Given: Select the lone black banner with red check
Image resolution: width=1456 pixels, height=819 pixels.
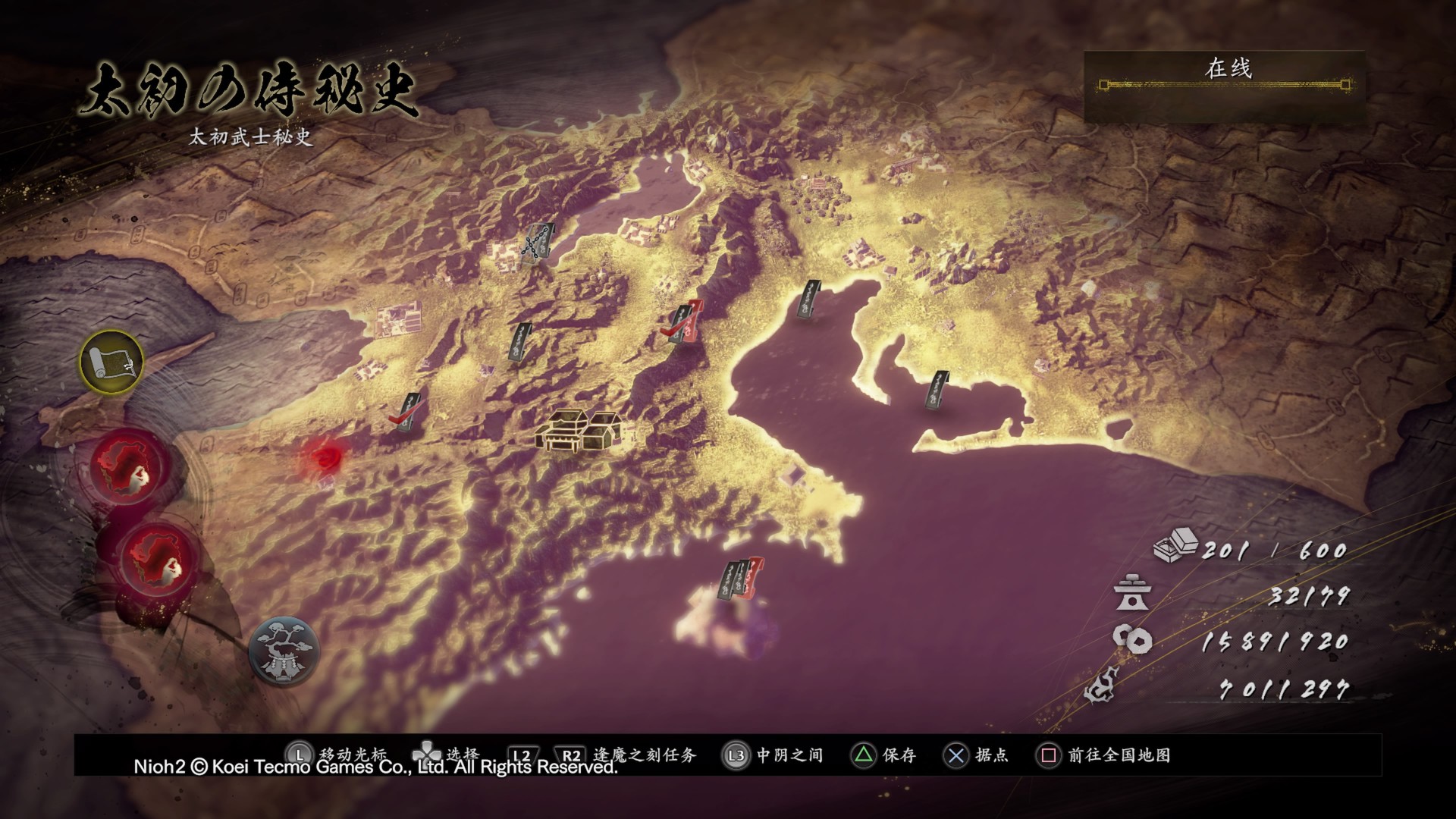Looking at the screenshot, I should [409, 413].
